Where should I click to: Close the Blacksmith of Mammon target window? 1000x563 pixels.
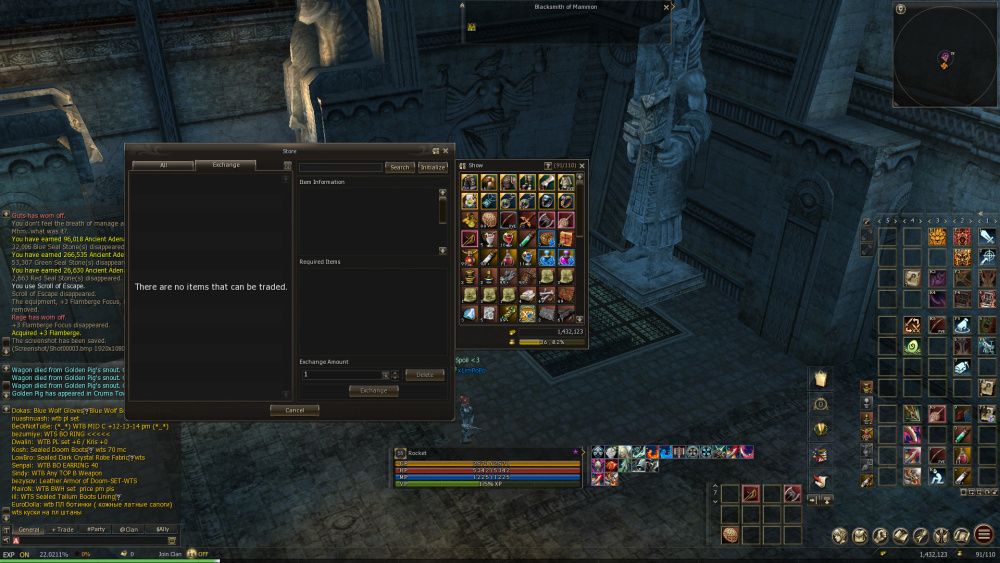pyautogui.click(x=666, y=7)
